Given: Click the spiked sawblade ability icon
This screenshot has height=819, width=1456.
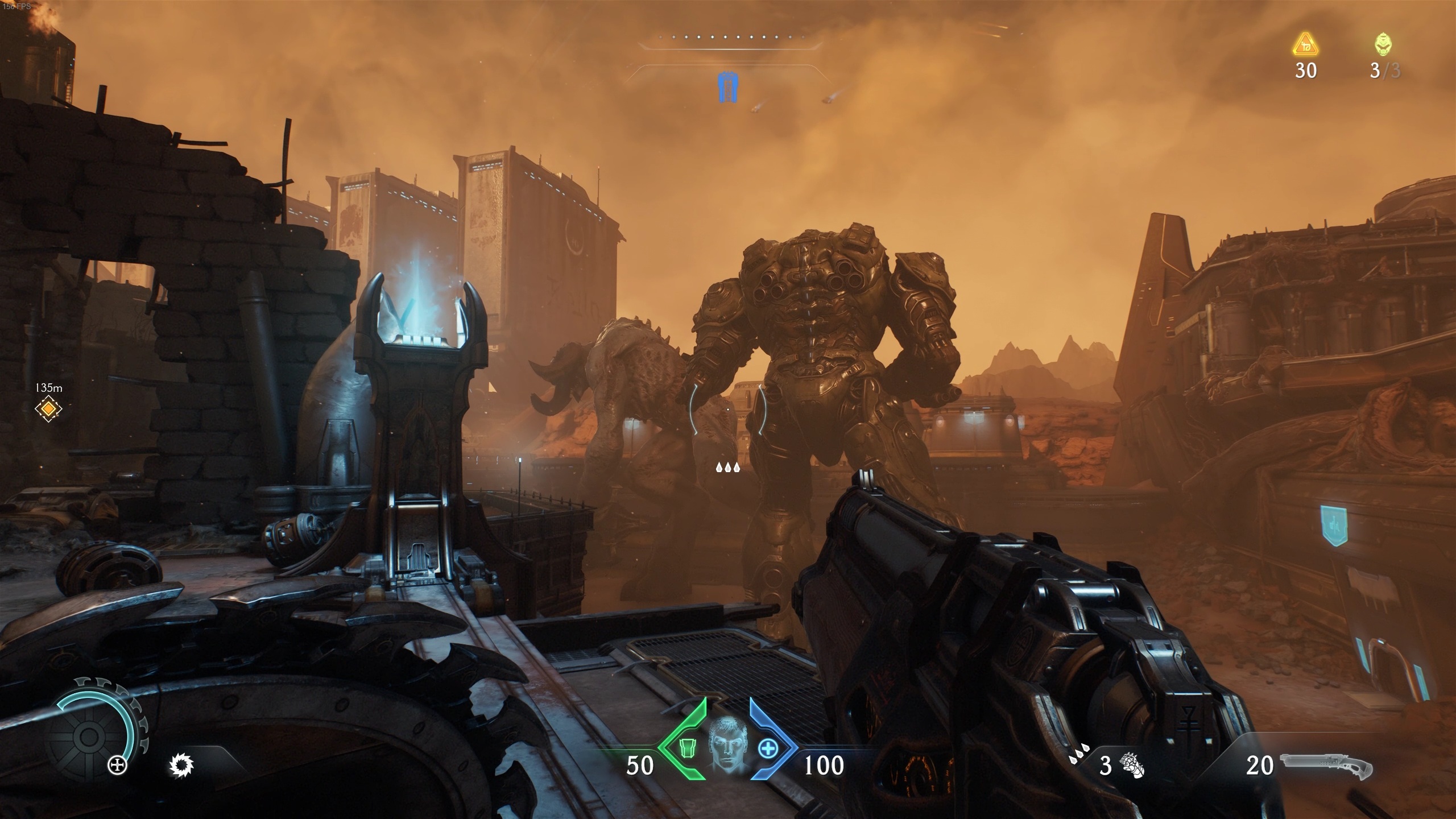Looking at the screenshot, I should (182, 765).
